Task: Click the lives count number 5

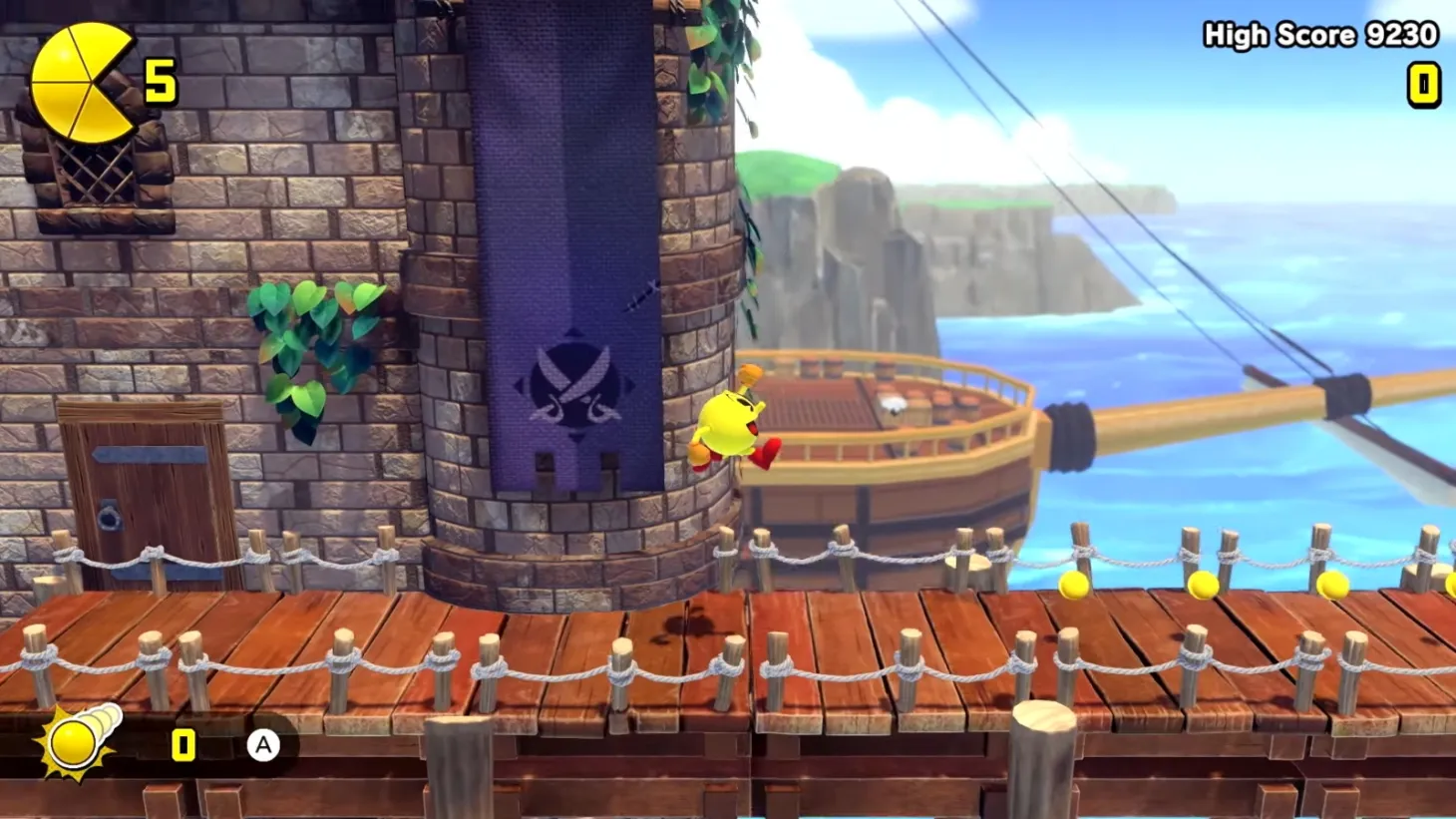Action: 160,78
